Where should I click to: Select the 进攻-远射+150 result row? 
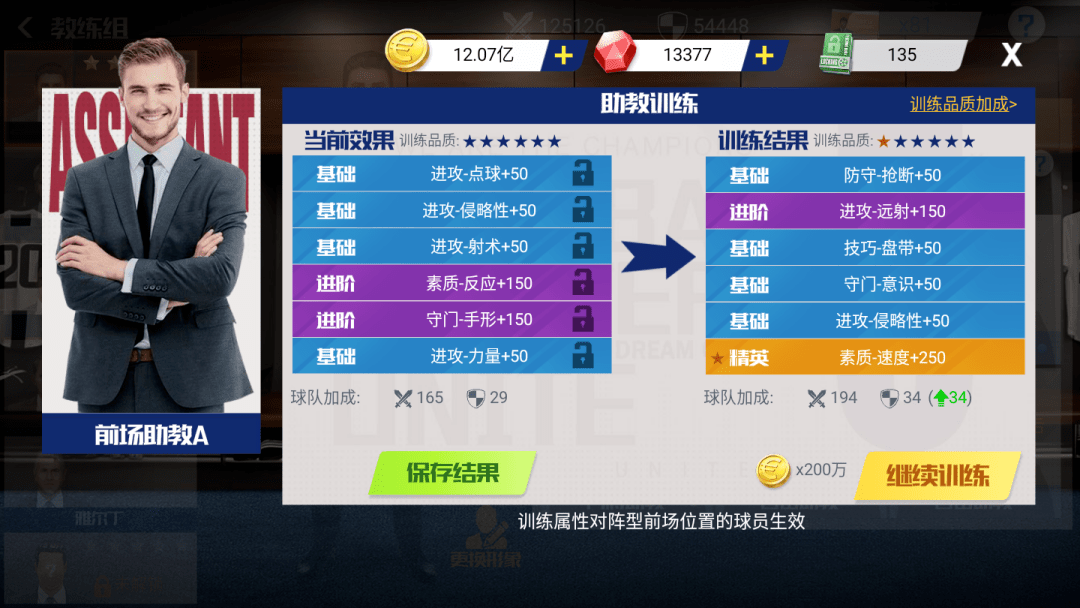click(865, 211)
